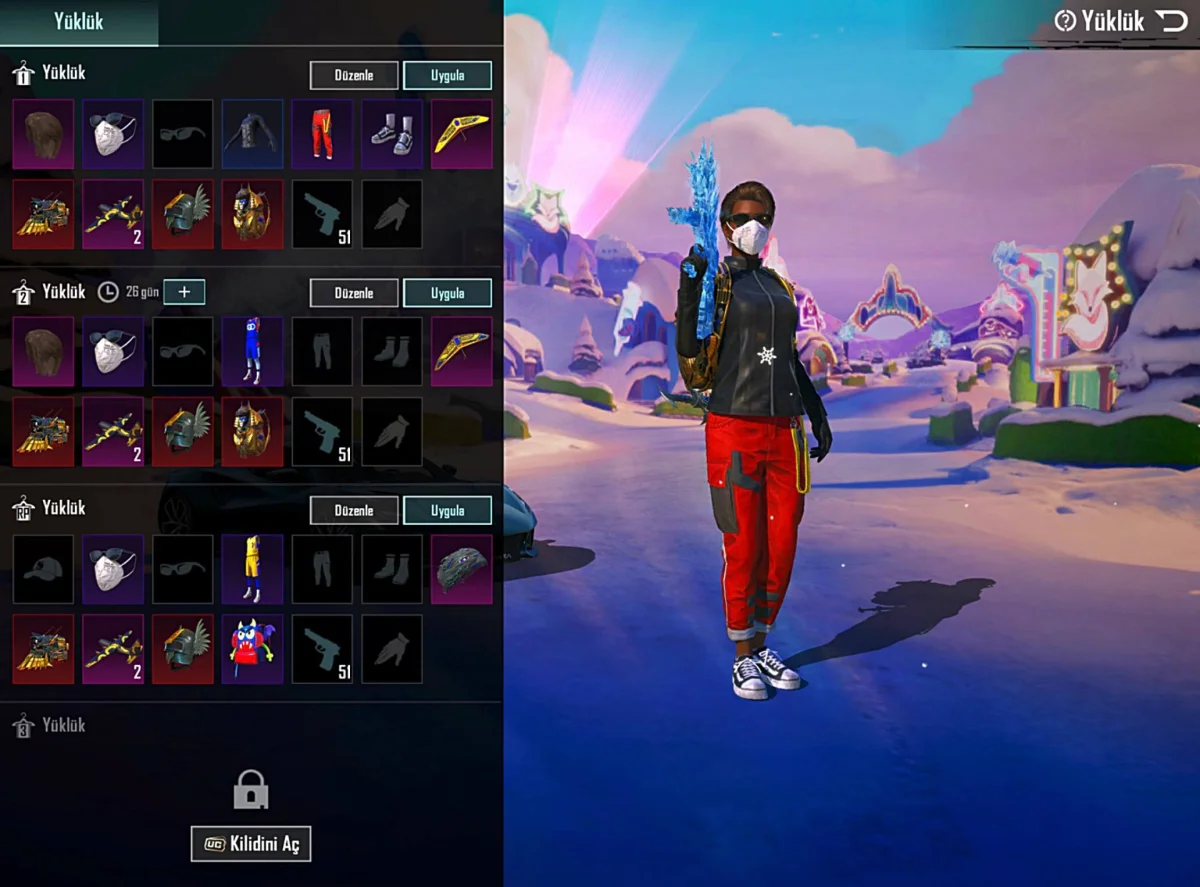Click Düzenle on the 26 gün wardrobe

(x=354, y=293)
